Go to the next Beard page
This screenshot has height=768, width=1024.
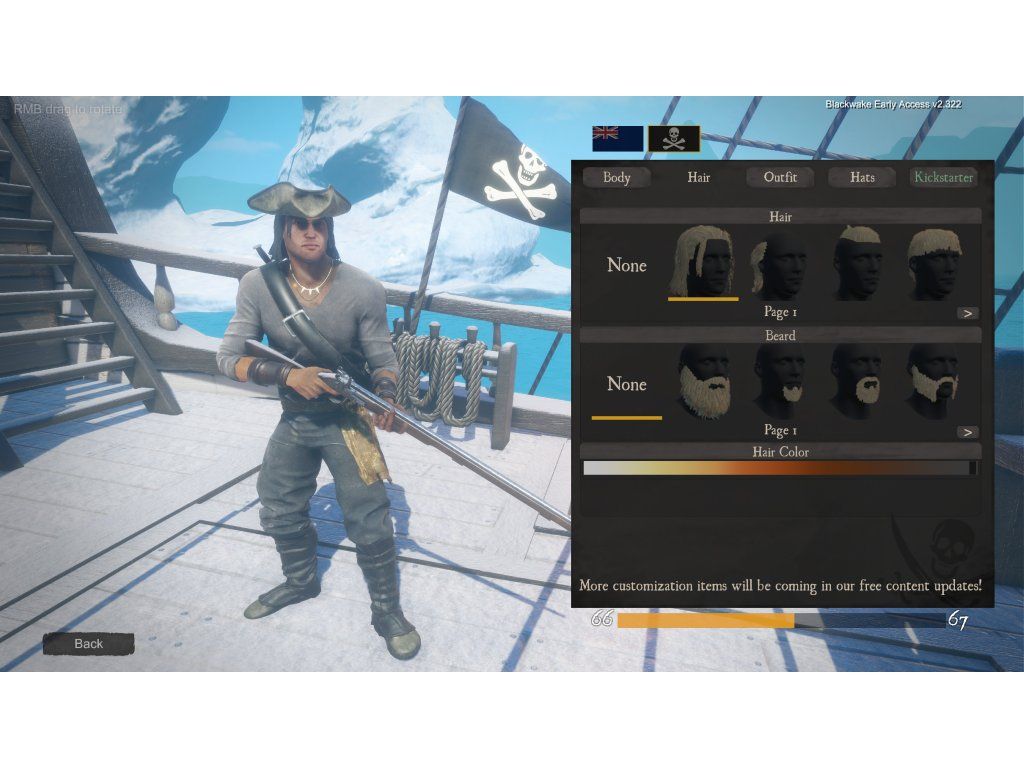point(967,432)
